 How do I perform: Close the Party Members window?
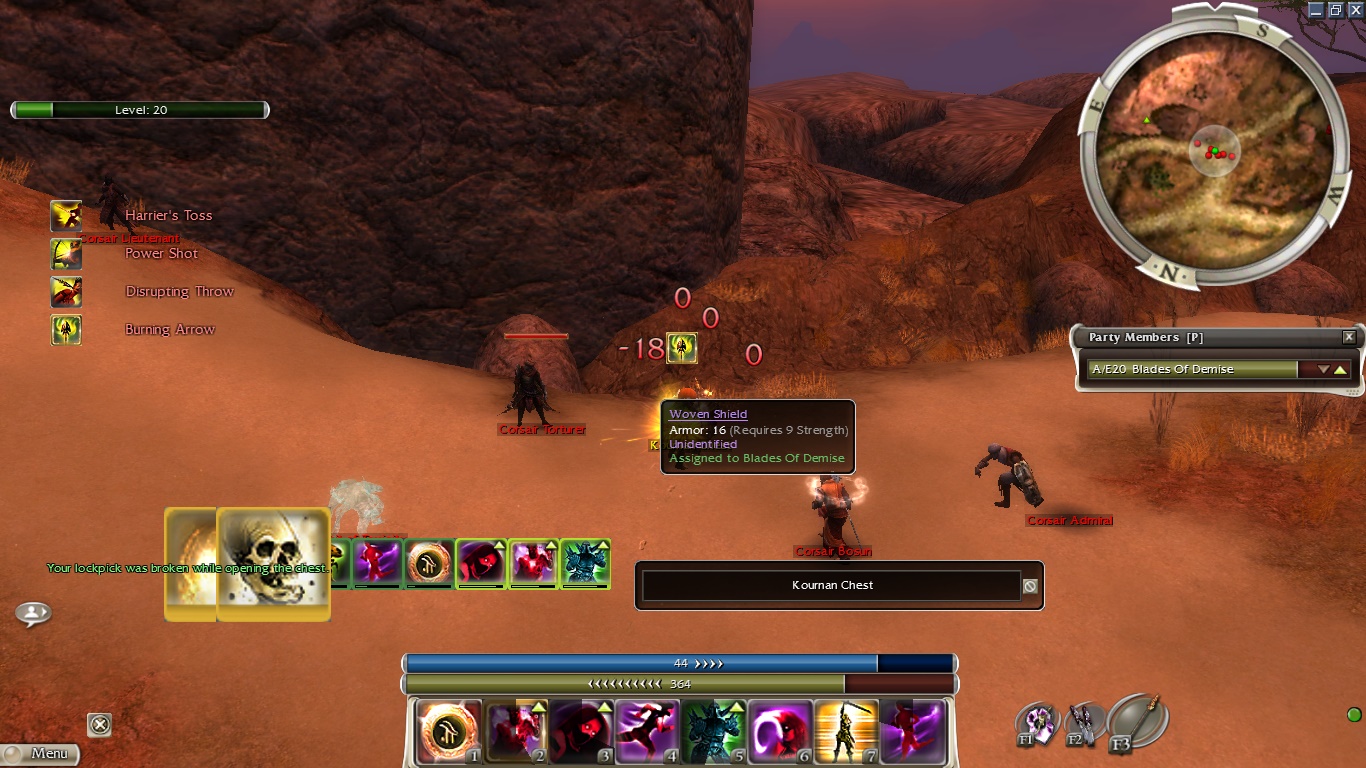(x=1349, y=338)
